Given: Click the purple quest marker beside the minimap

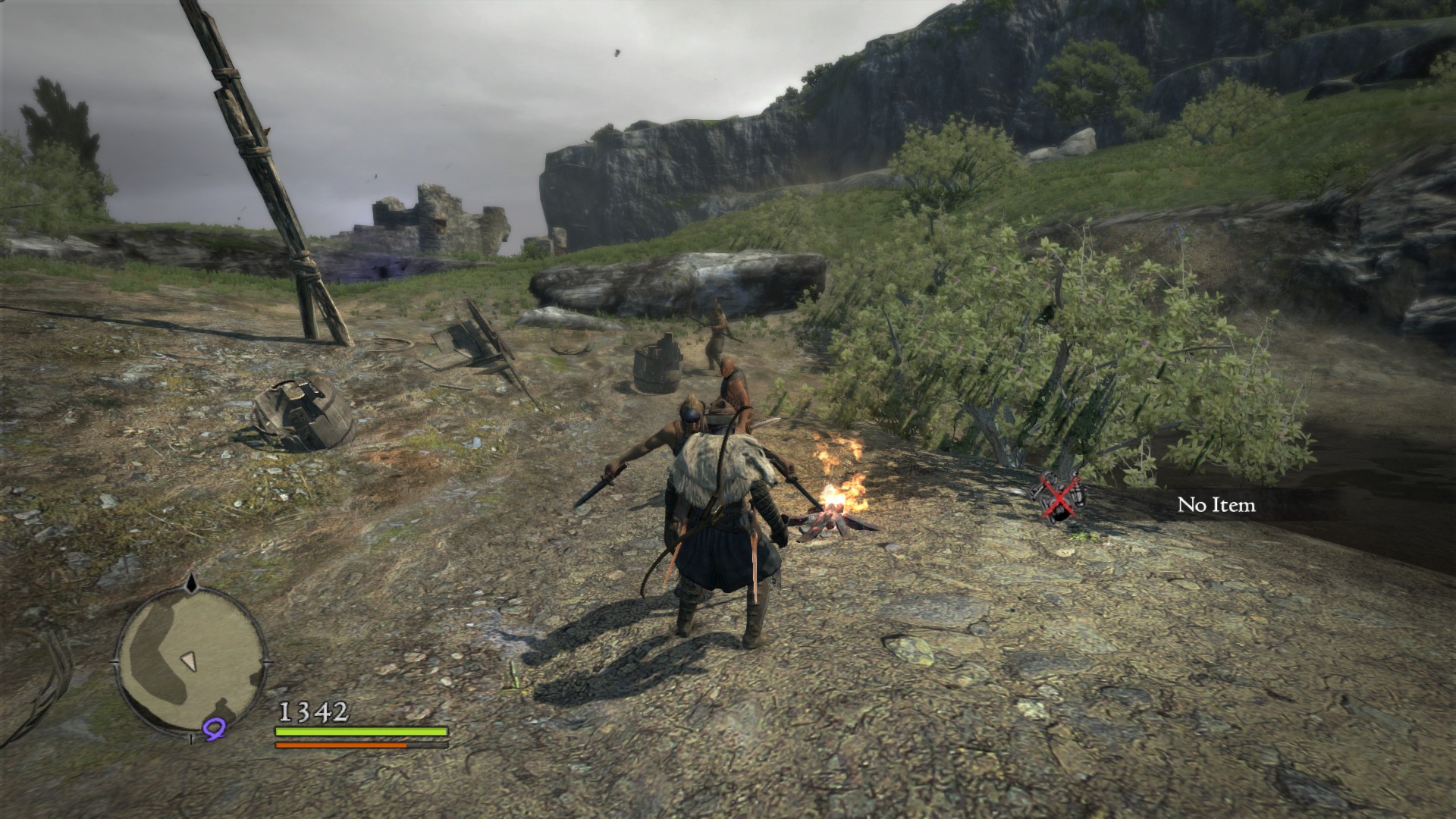Looking at the screenshot, I should (215, 730).
